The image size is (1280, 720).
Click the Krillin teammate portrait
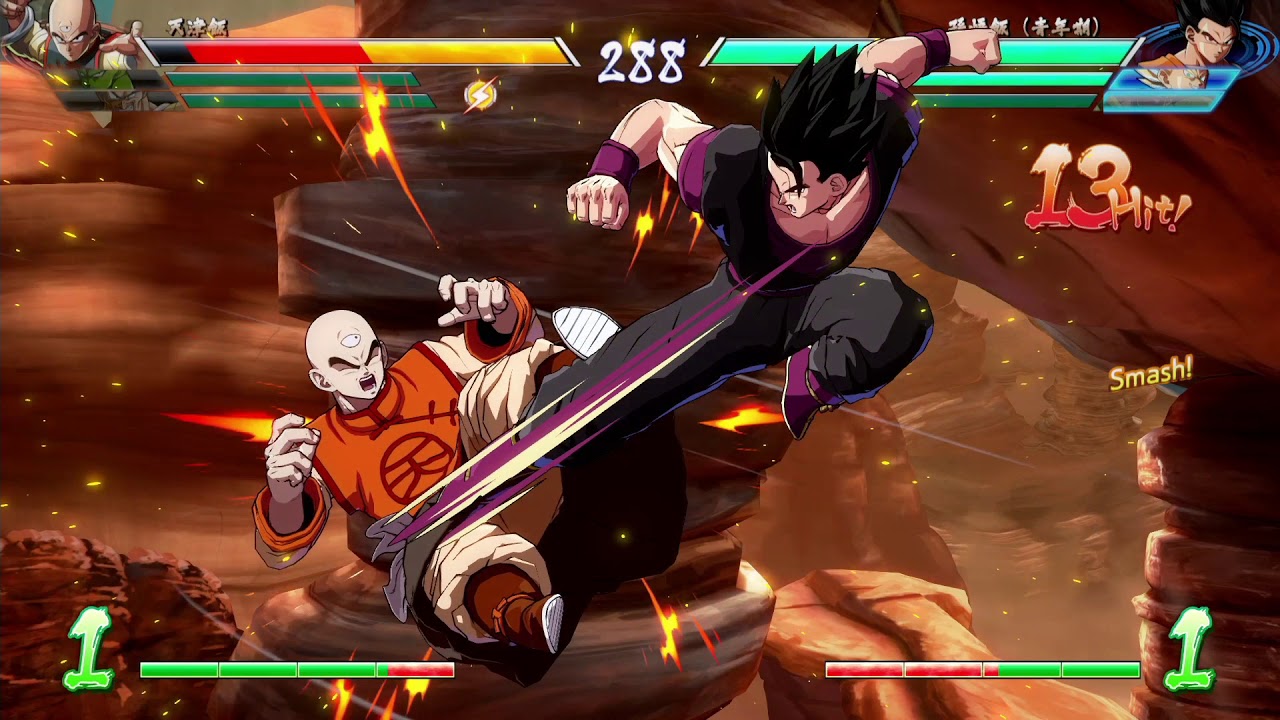(x=120, y=102)
